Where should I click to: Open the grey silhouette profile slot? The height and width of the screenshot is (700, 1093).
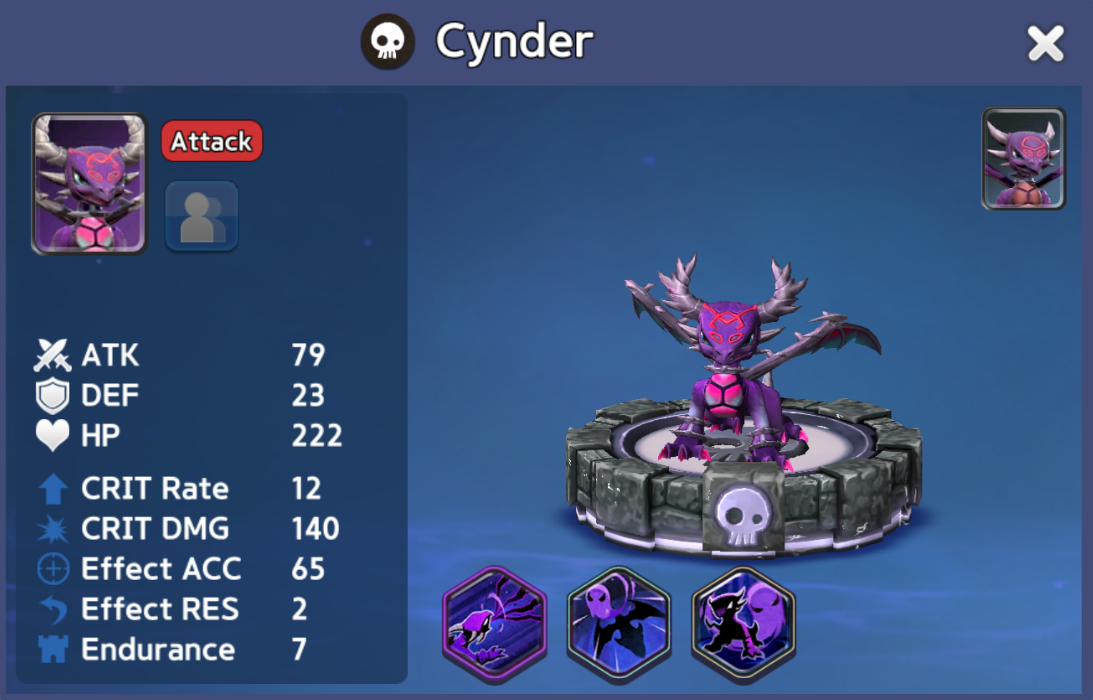click(x=201, y=216)
